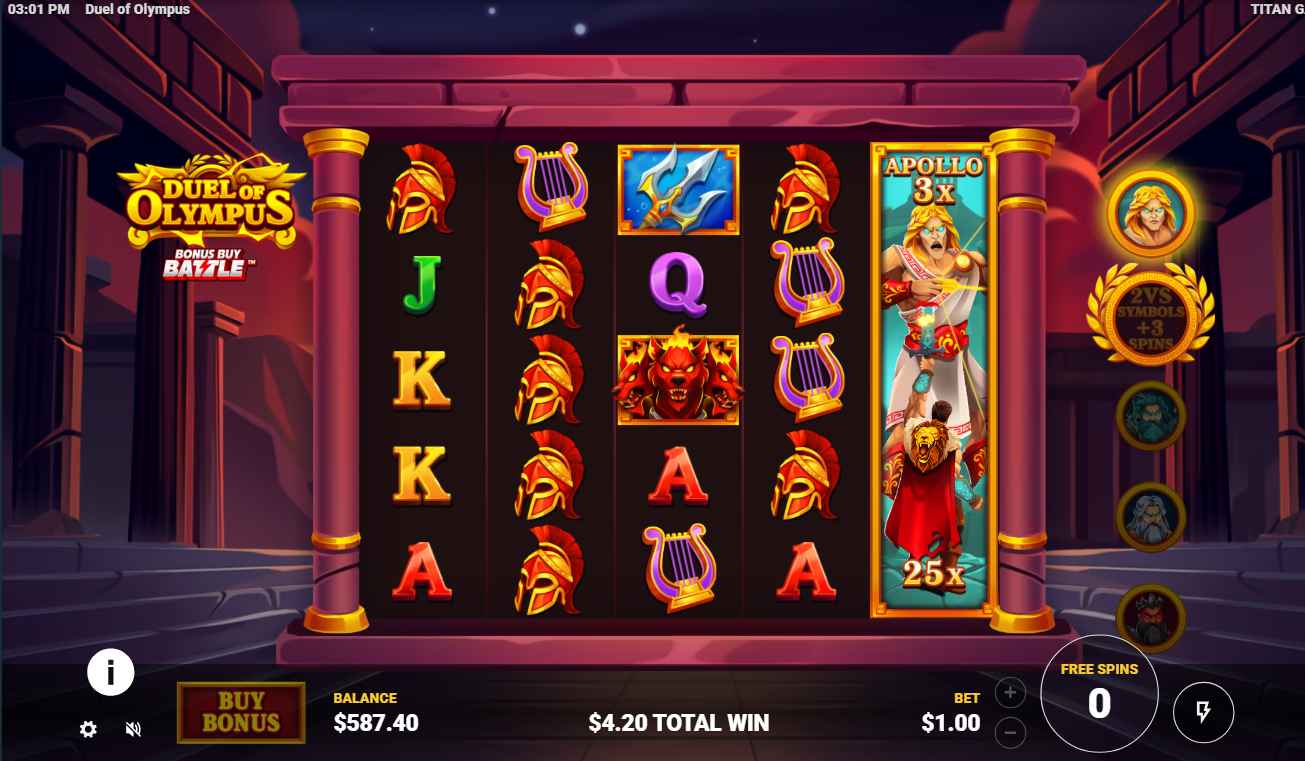Image resolution: width=1305 pixels, height=761 pixels.
Task: Click the lightning turbo spin button
Action: [x=1203, y=712]
